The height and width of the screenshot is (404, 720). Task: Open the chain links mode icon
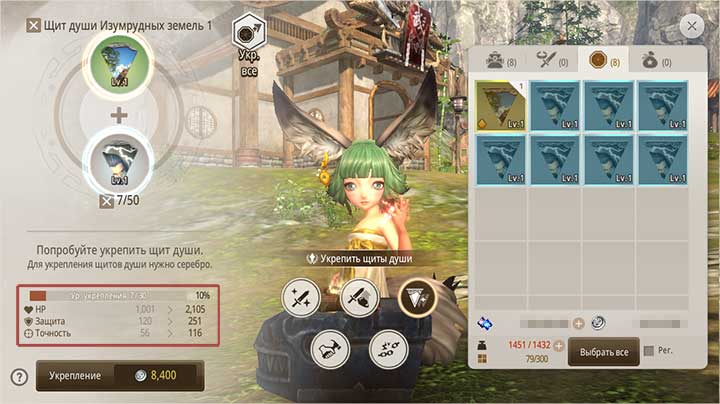click(387, 346)
